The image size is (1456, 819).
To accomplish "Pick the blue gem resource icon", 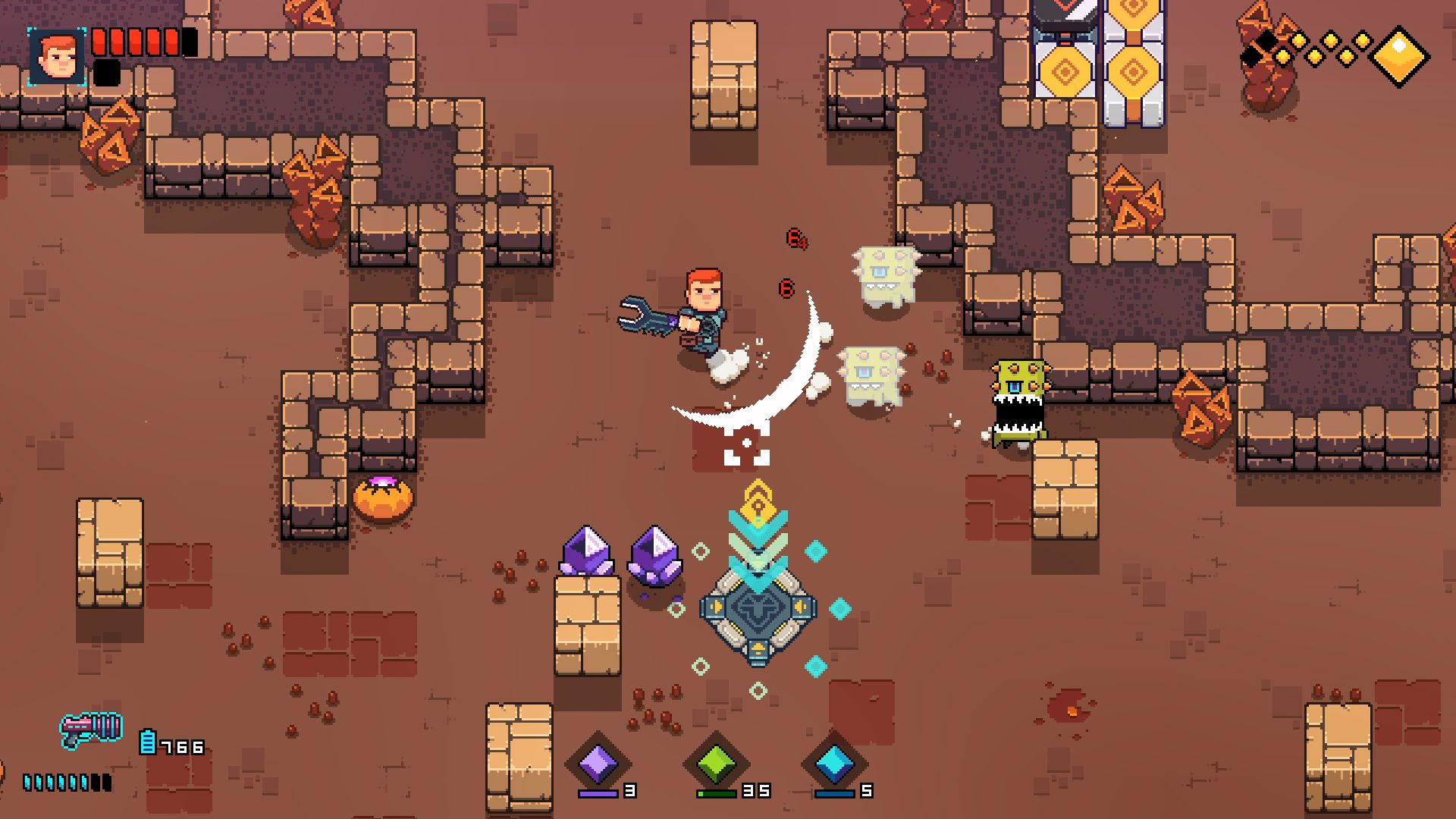I will coord(834,763).
